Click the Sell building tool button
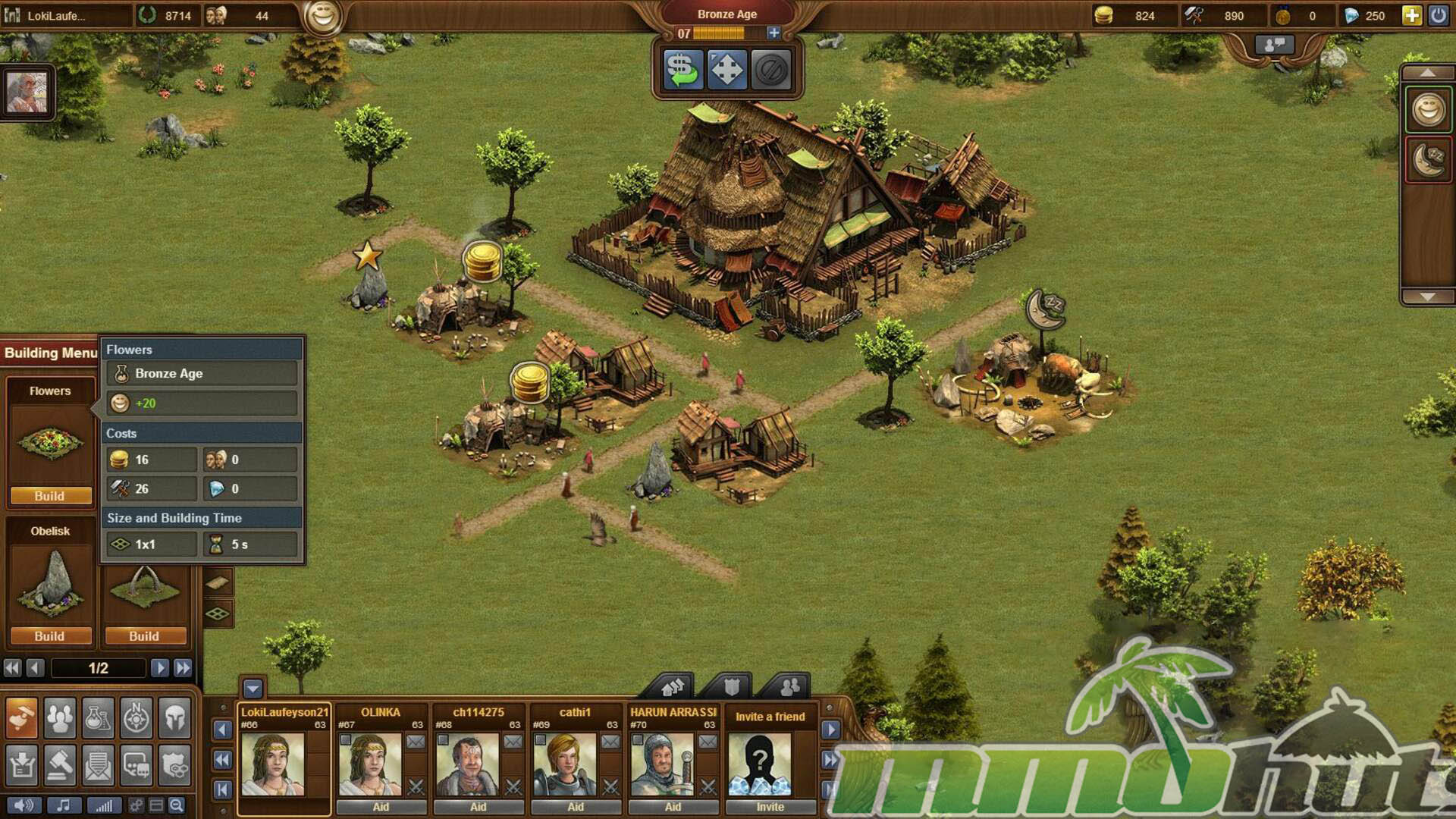 coord(682,70)
